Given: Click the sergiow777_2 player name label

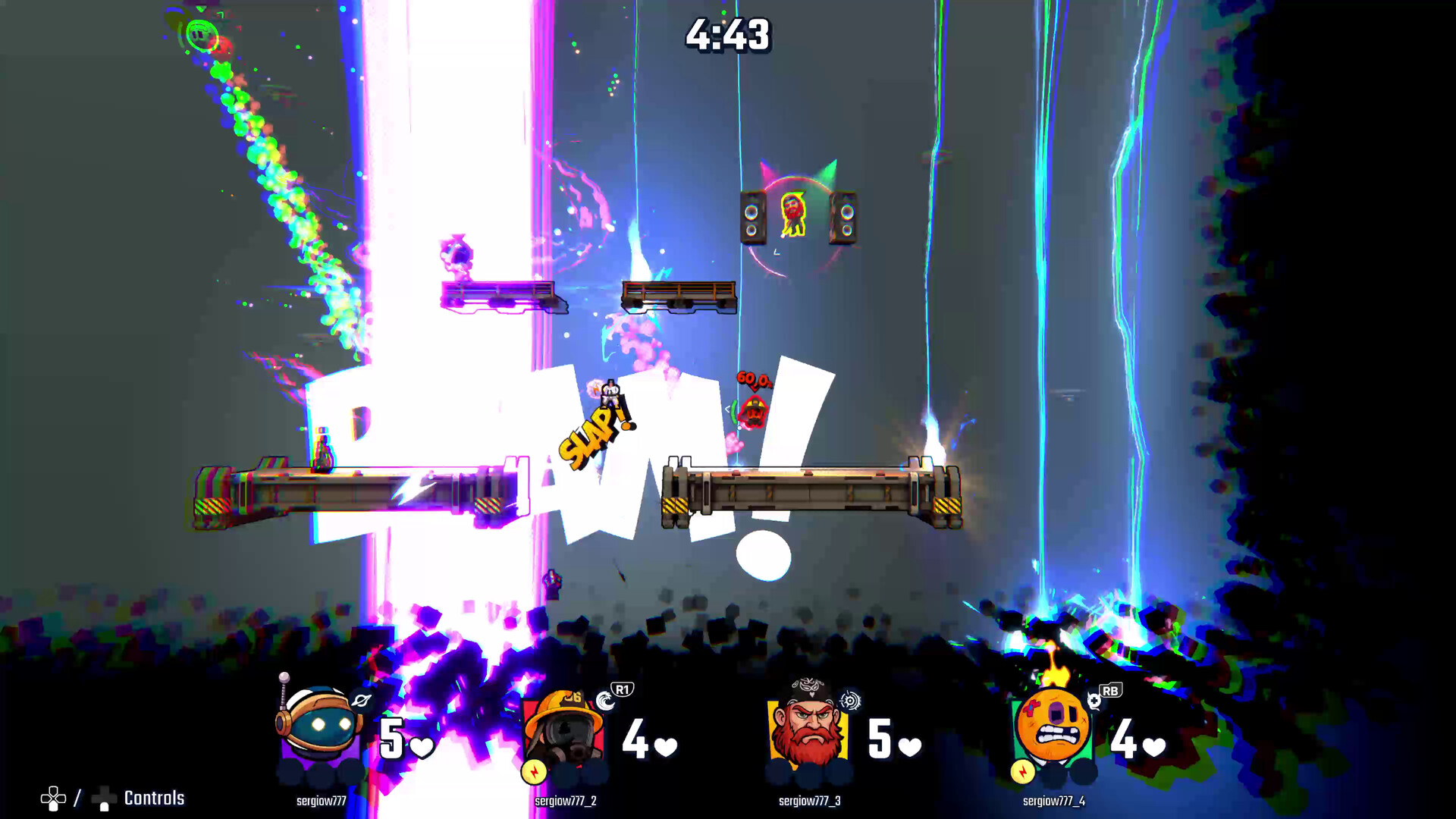Looking at the screenshot, I should coord(565,800).
